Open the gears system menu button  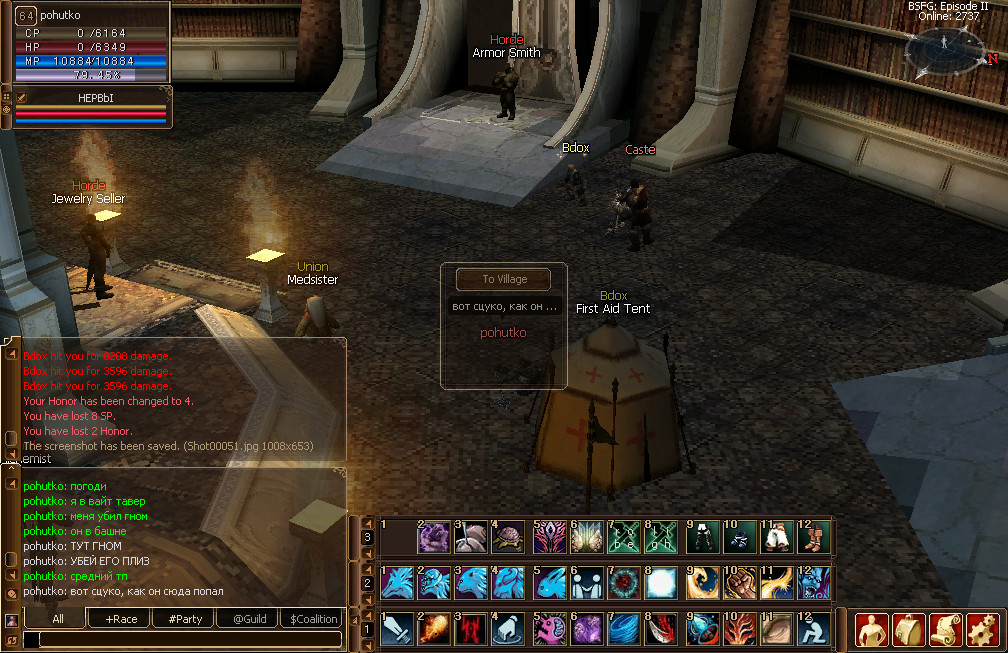click(x=981, y=629)
